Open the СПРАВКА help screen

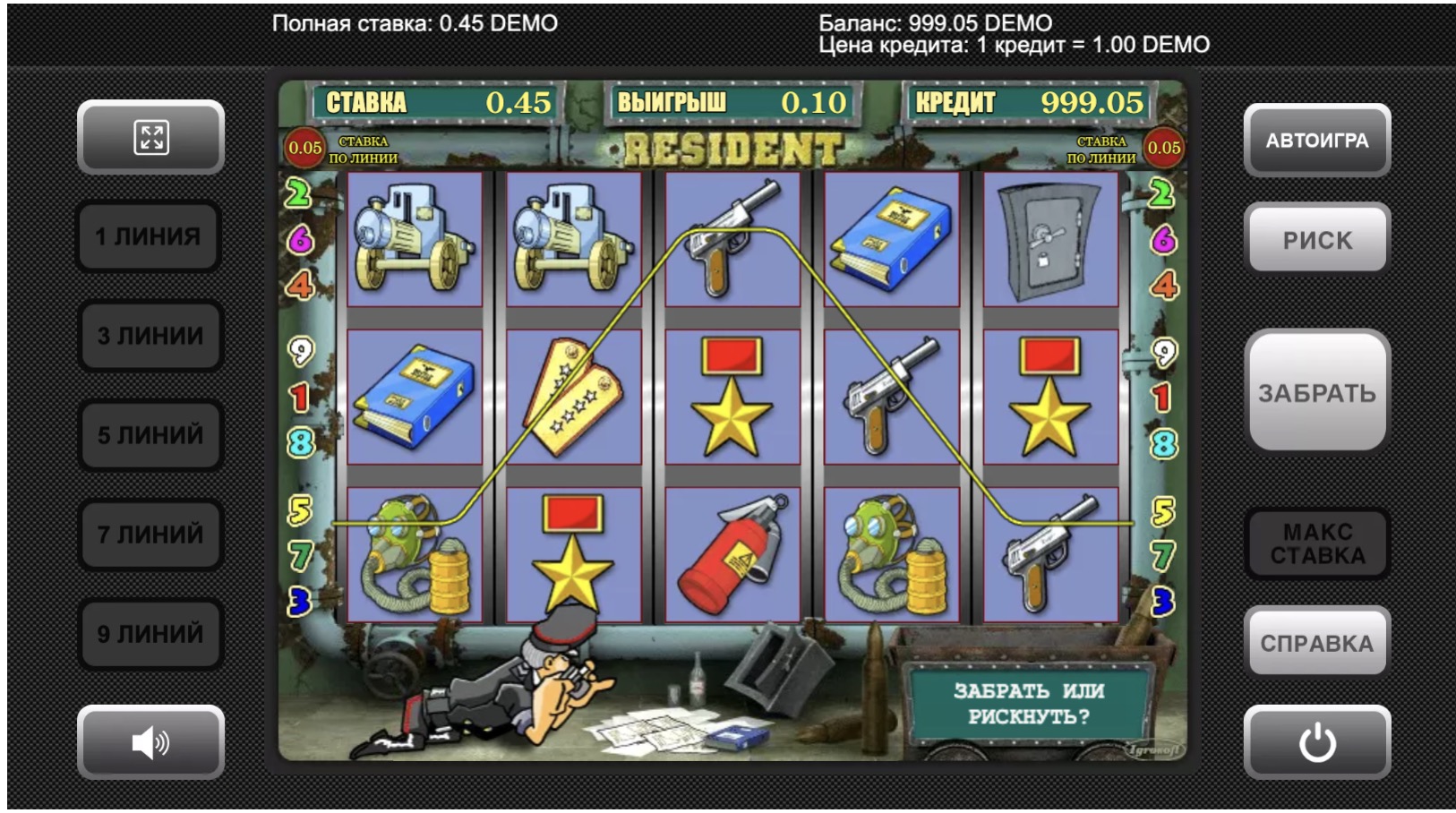pos(1316,643)
